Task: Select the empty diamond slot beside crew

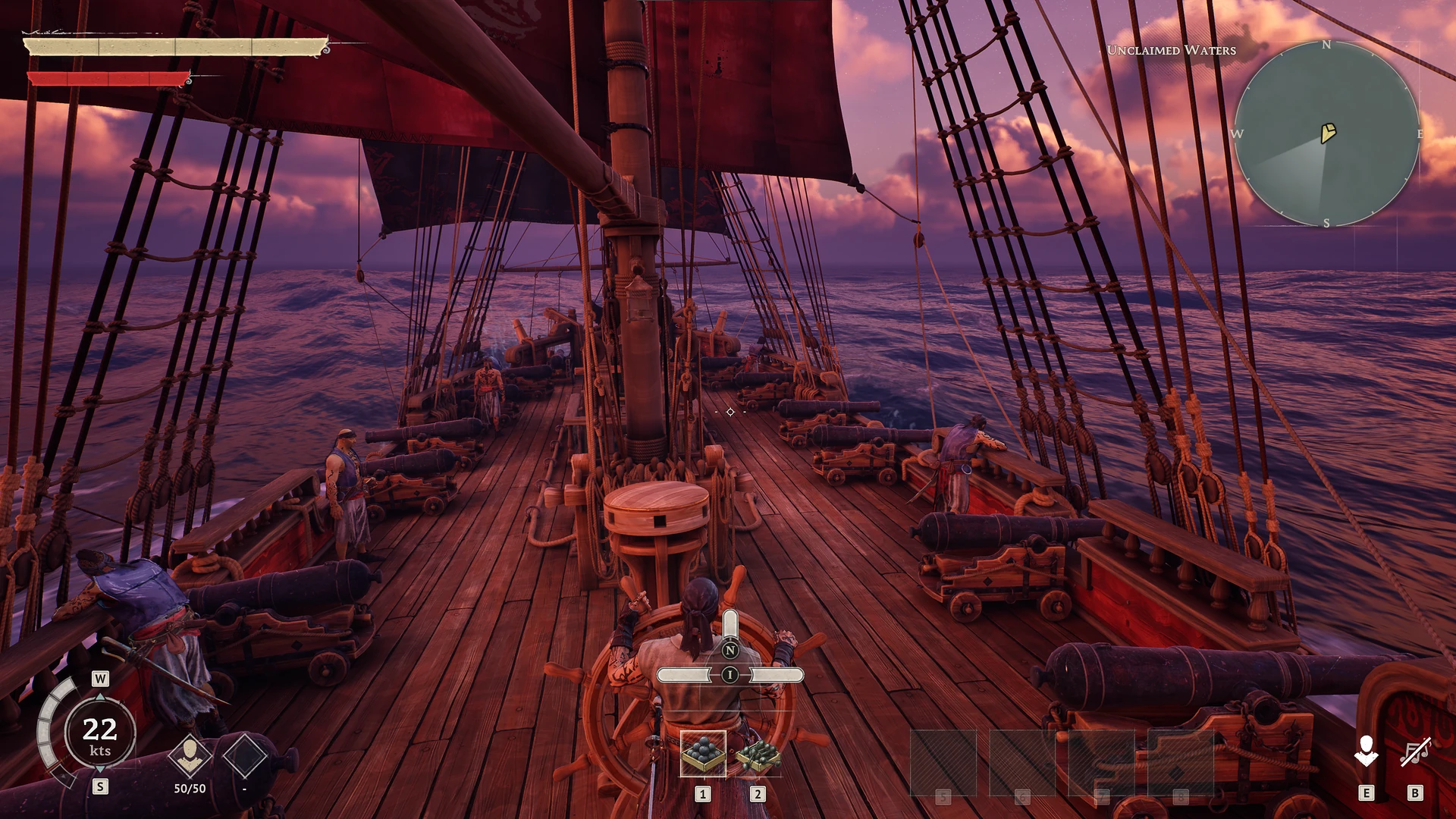Action: point(244,755)
